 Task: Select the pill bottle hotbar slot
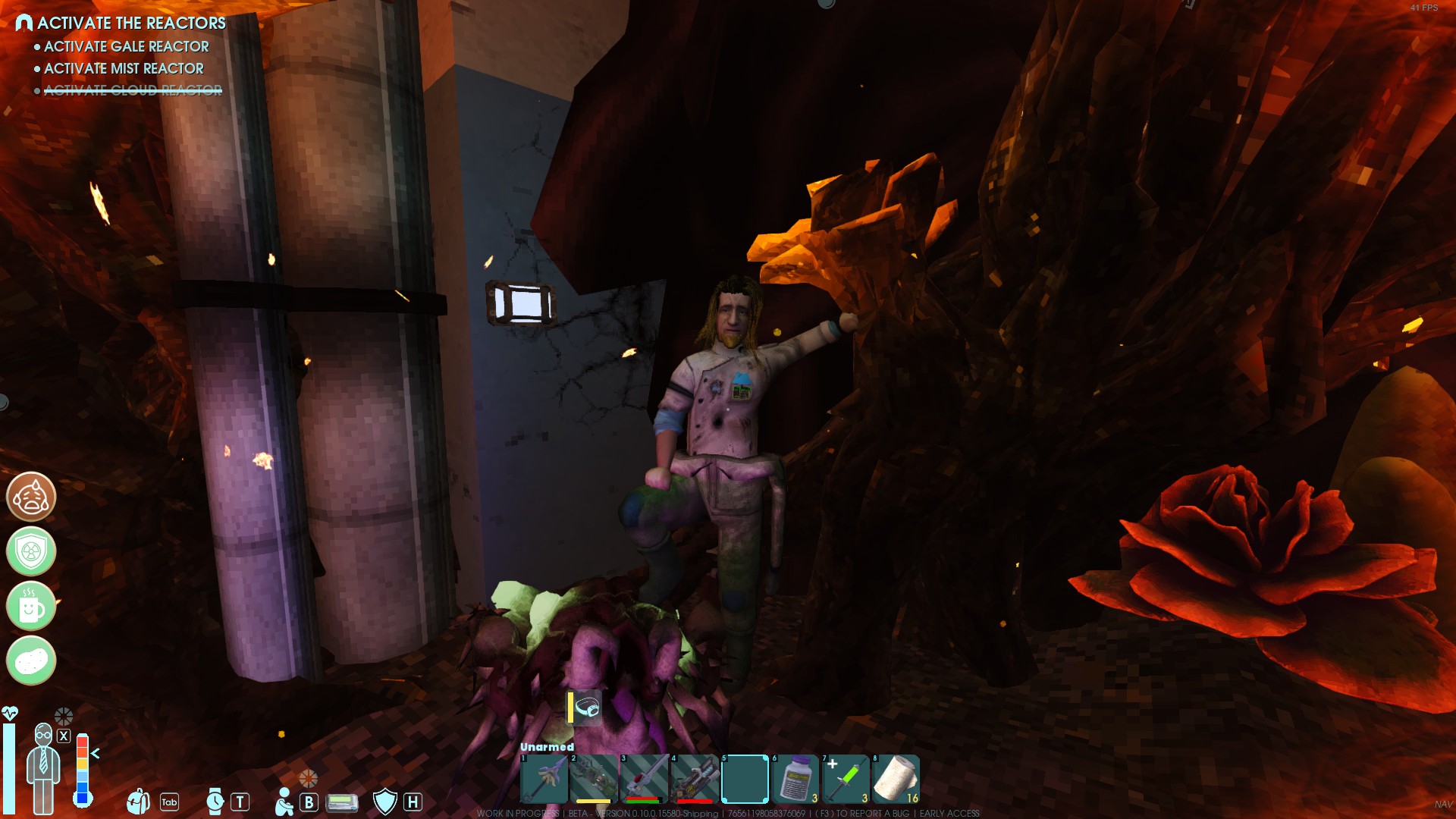(x=795, y=778)
